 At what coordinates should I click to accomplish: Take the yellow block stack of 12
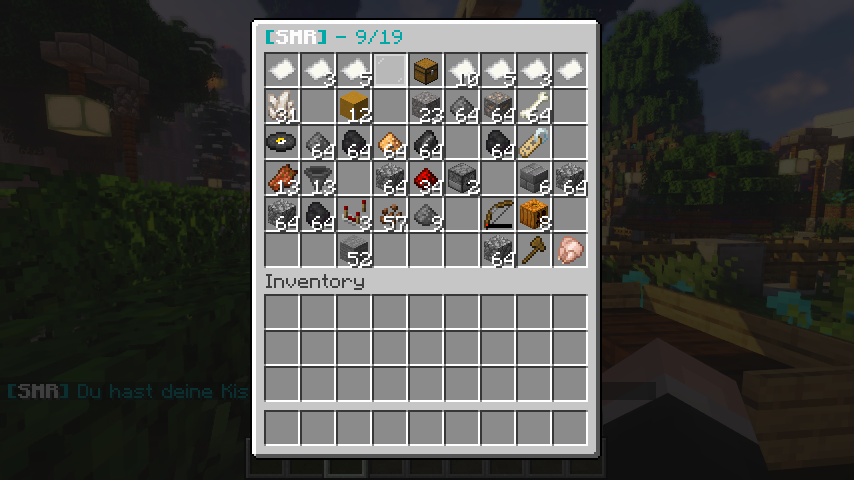tap(355, 106)
